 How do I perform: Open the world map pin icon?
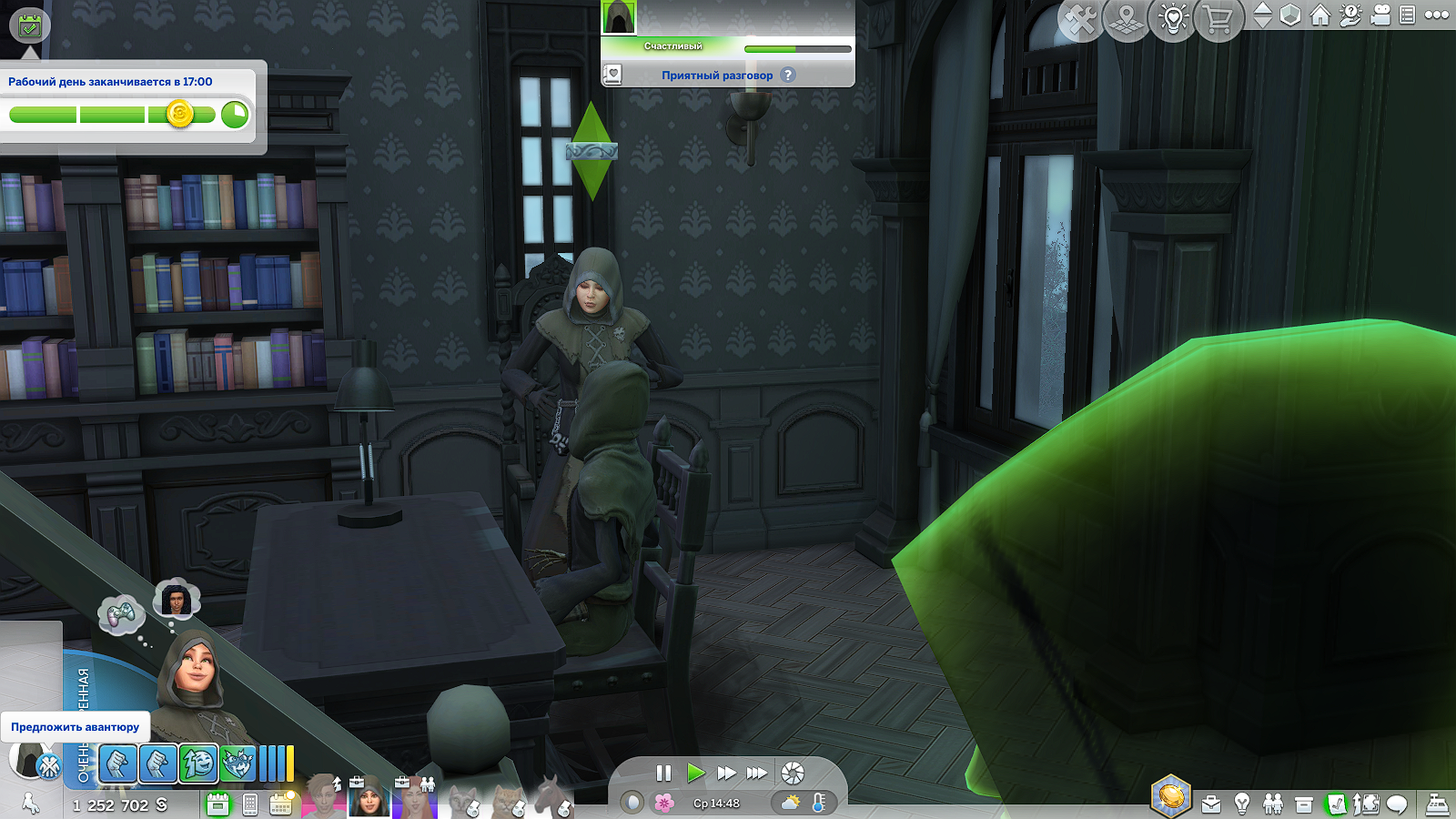[1127, 20]
